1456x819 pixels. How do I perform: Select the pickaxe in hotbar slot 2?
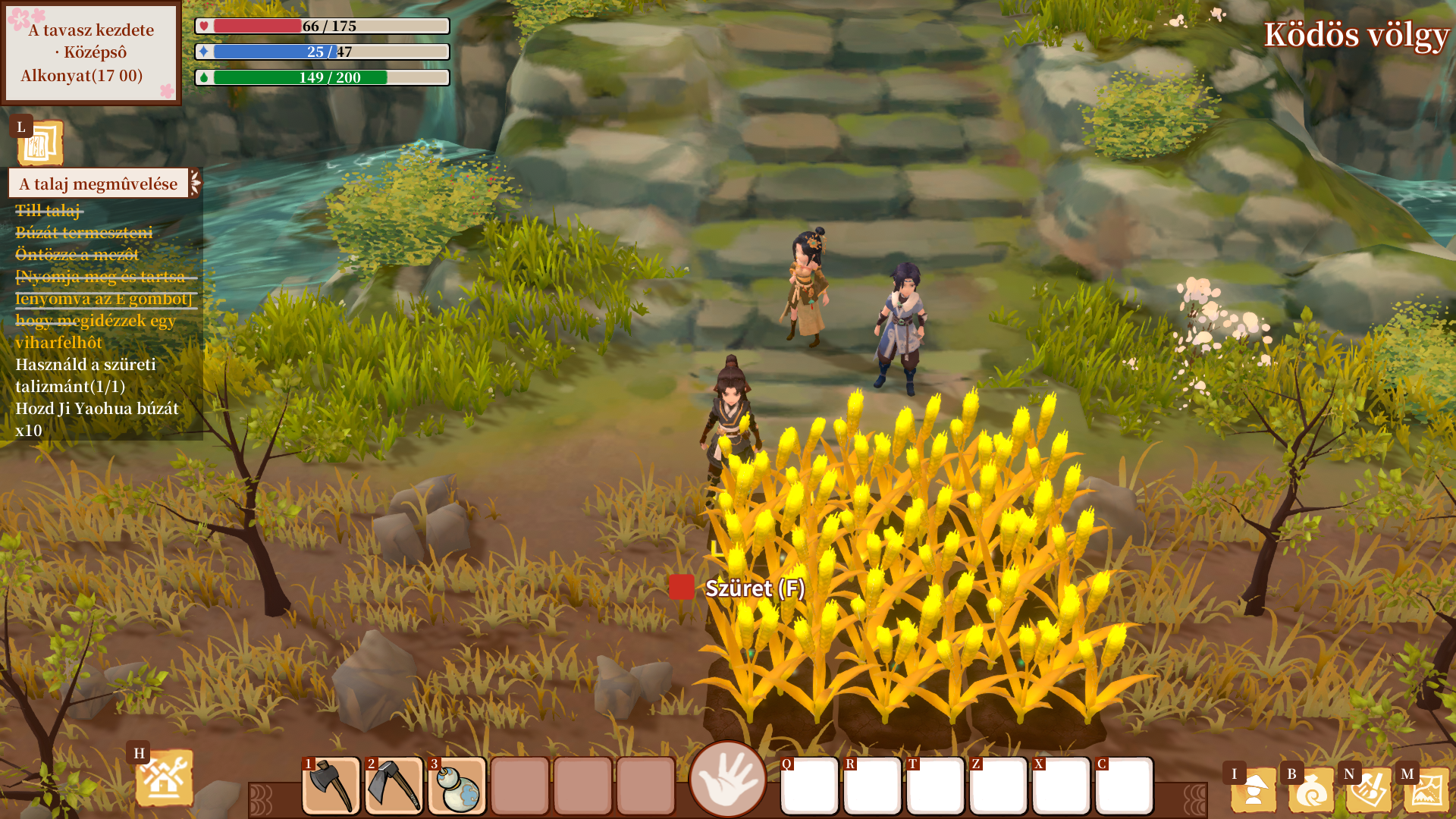point(394,786)
